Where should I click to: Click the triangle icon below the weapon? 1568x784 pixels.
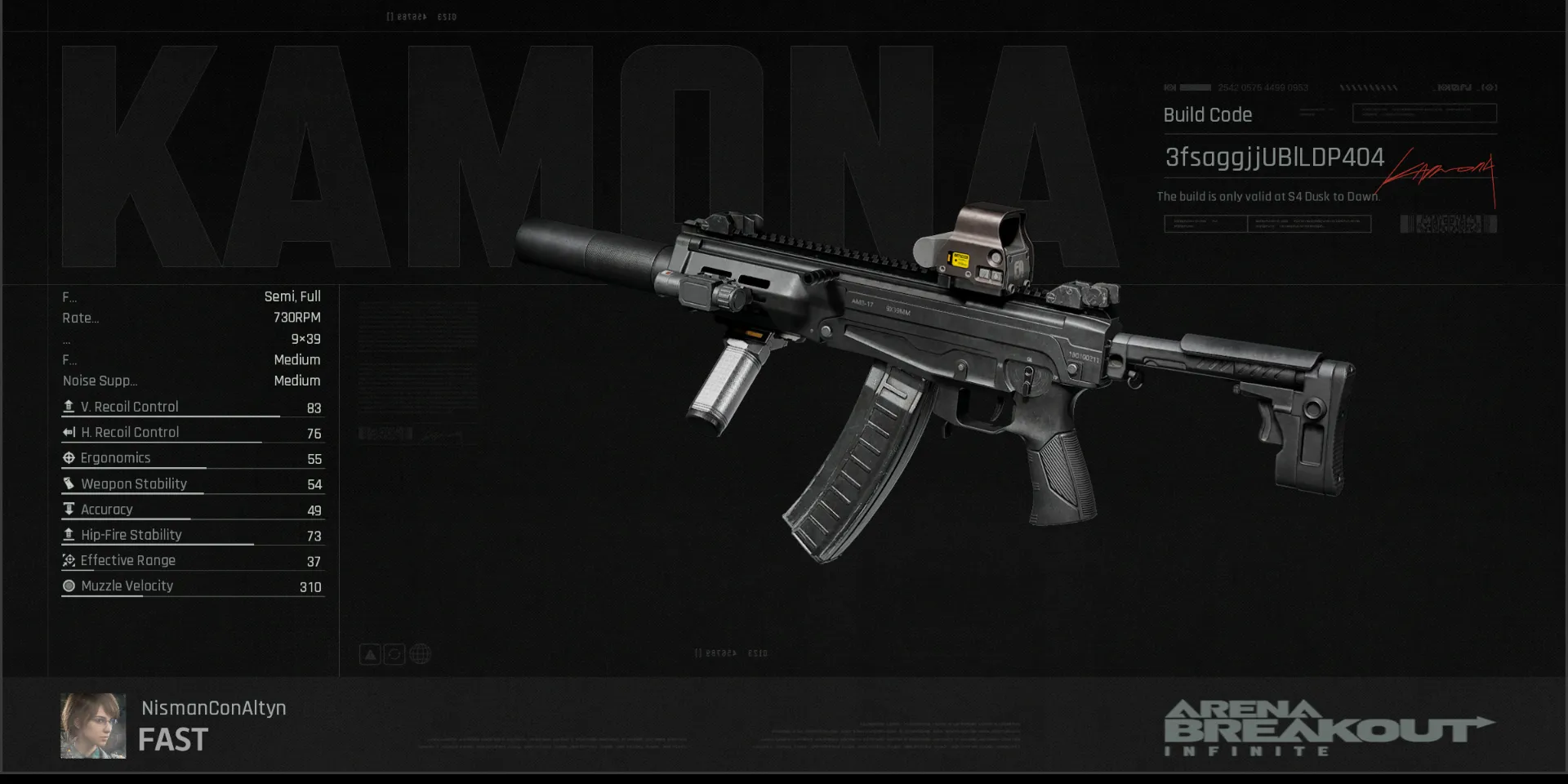370,654
